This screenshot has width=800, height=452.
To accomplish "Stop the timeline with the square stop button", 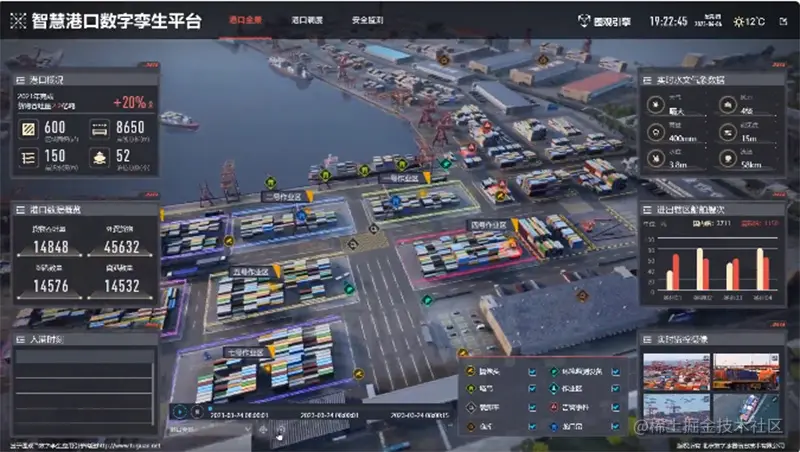I will [x=196, y=411].
